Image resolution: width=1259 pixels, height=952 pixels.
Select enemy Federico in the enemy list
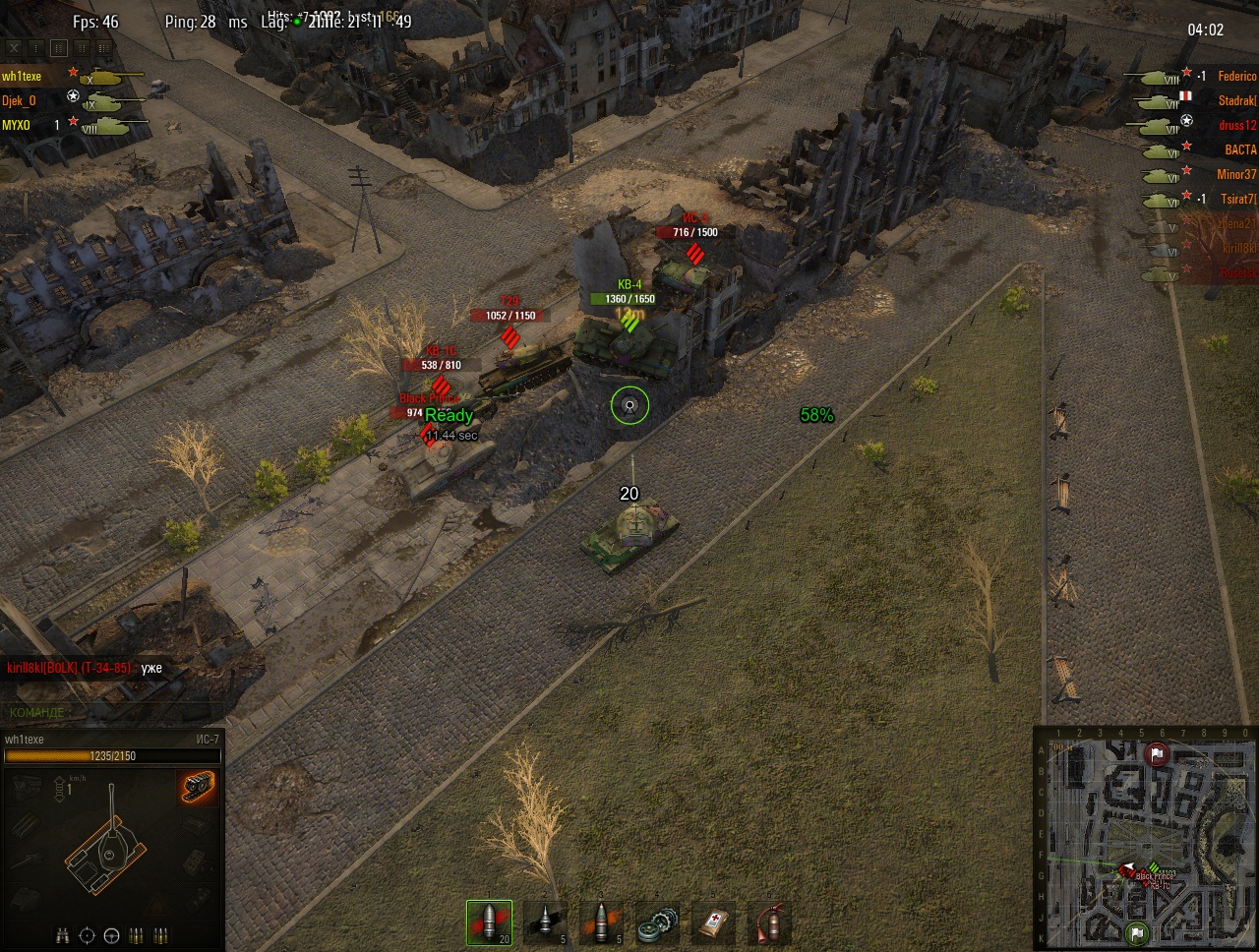click(1236, 76)
